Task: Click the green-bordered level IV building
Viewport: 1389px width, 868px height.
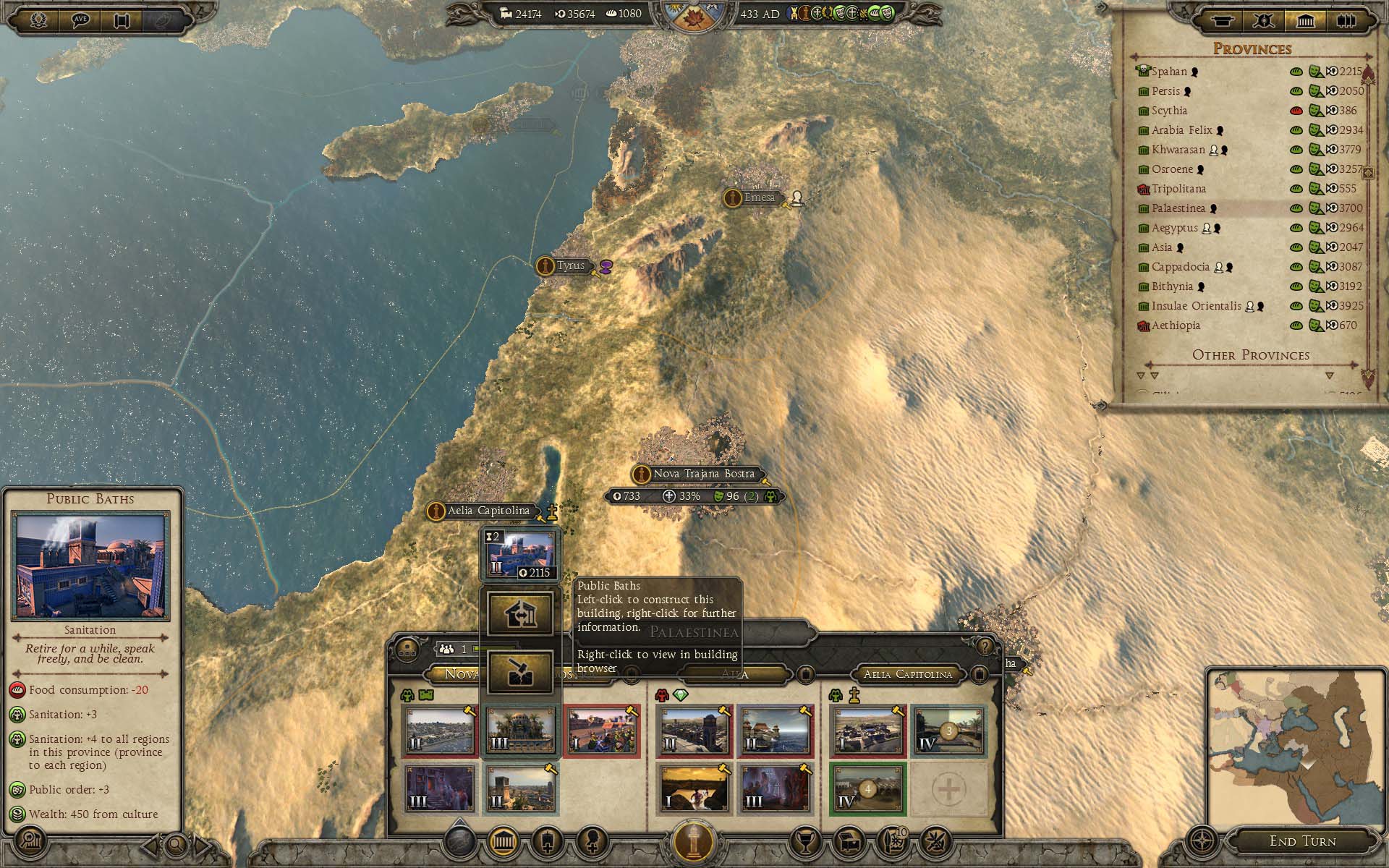Action: click(868, 788)
